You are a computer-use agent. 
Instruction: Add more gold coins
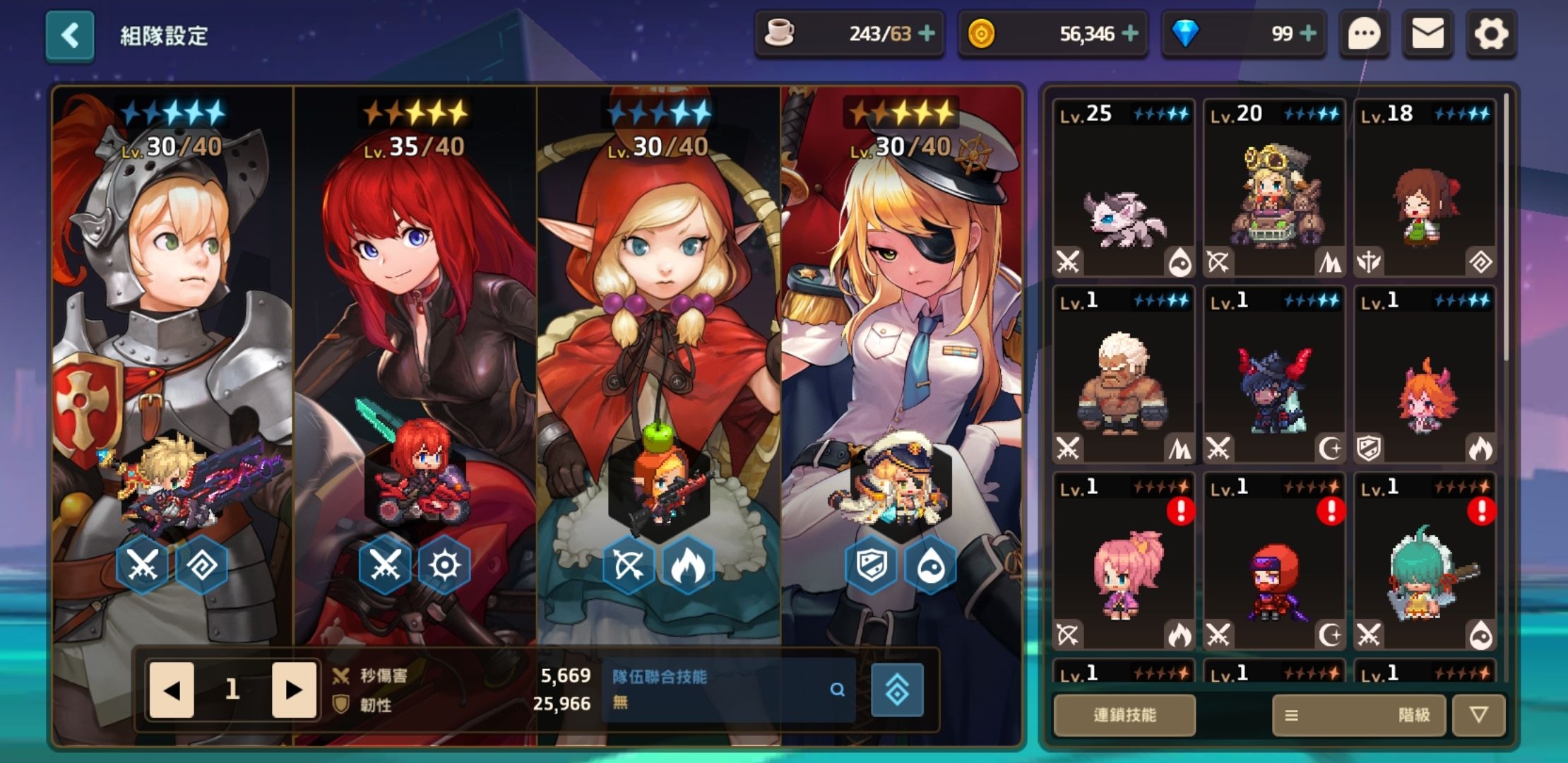1130,33
